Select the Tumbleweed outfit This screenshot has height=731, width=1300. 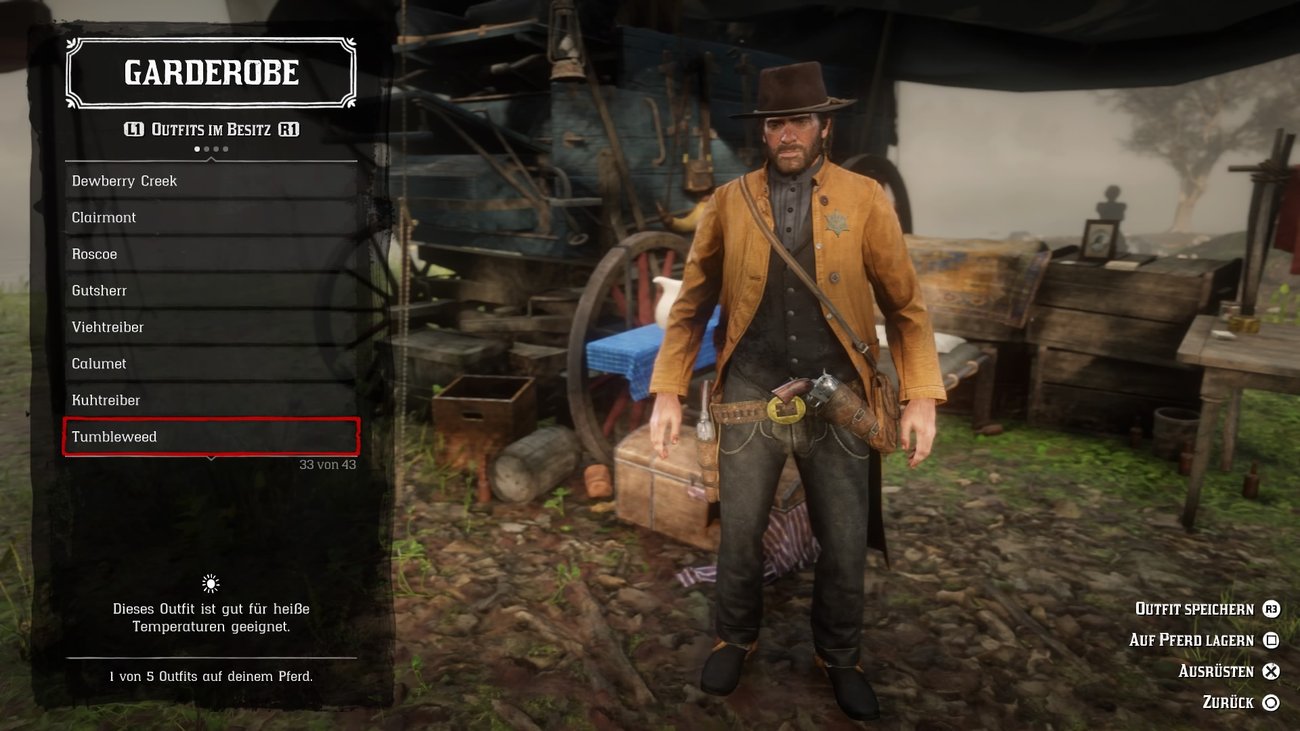(115, 436)
